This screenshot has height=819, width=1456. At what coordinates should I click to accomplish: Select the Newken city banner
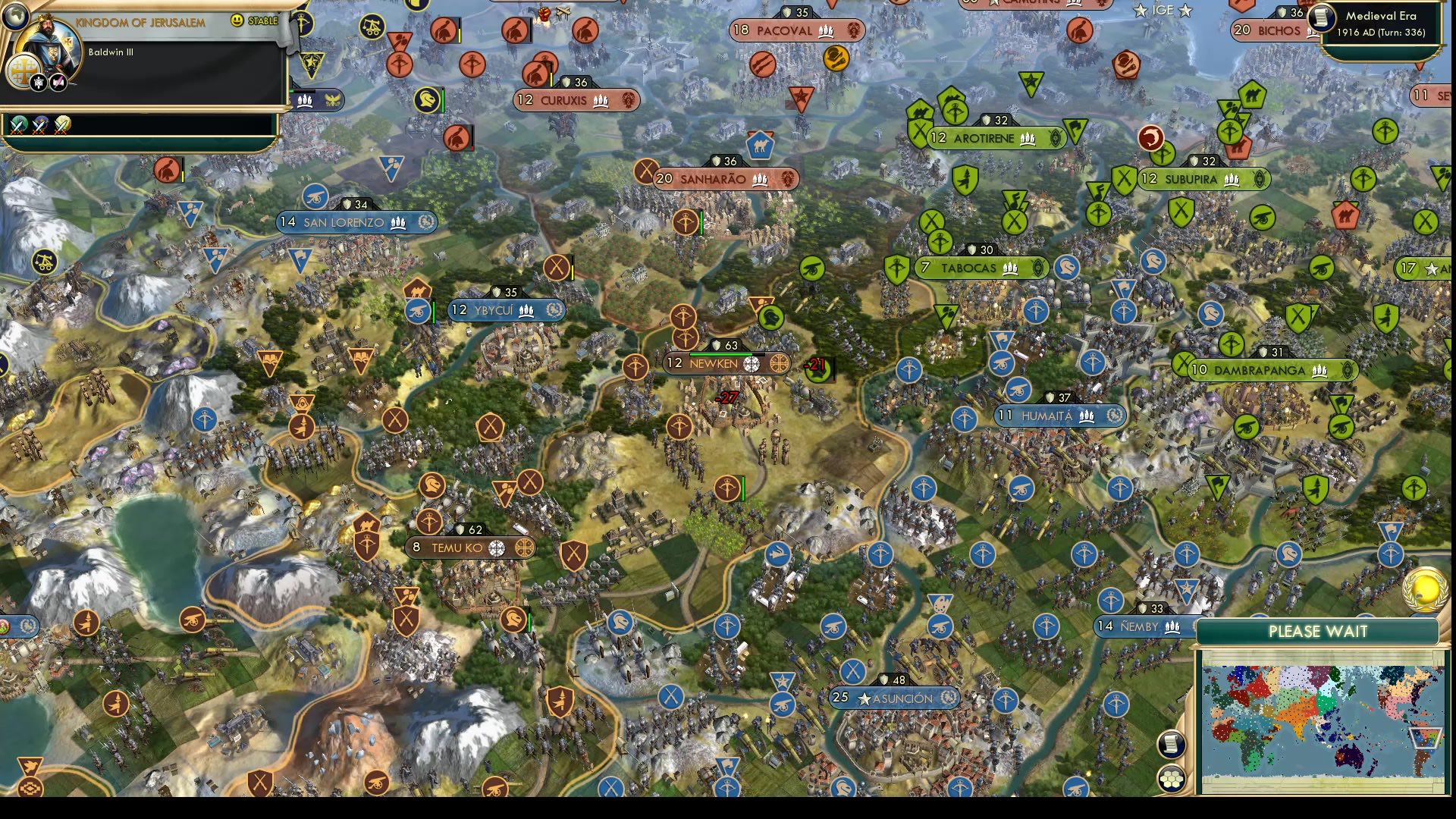(x=713, y=365)
